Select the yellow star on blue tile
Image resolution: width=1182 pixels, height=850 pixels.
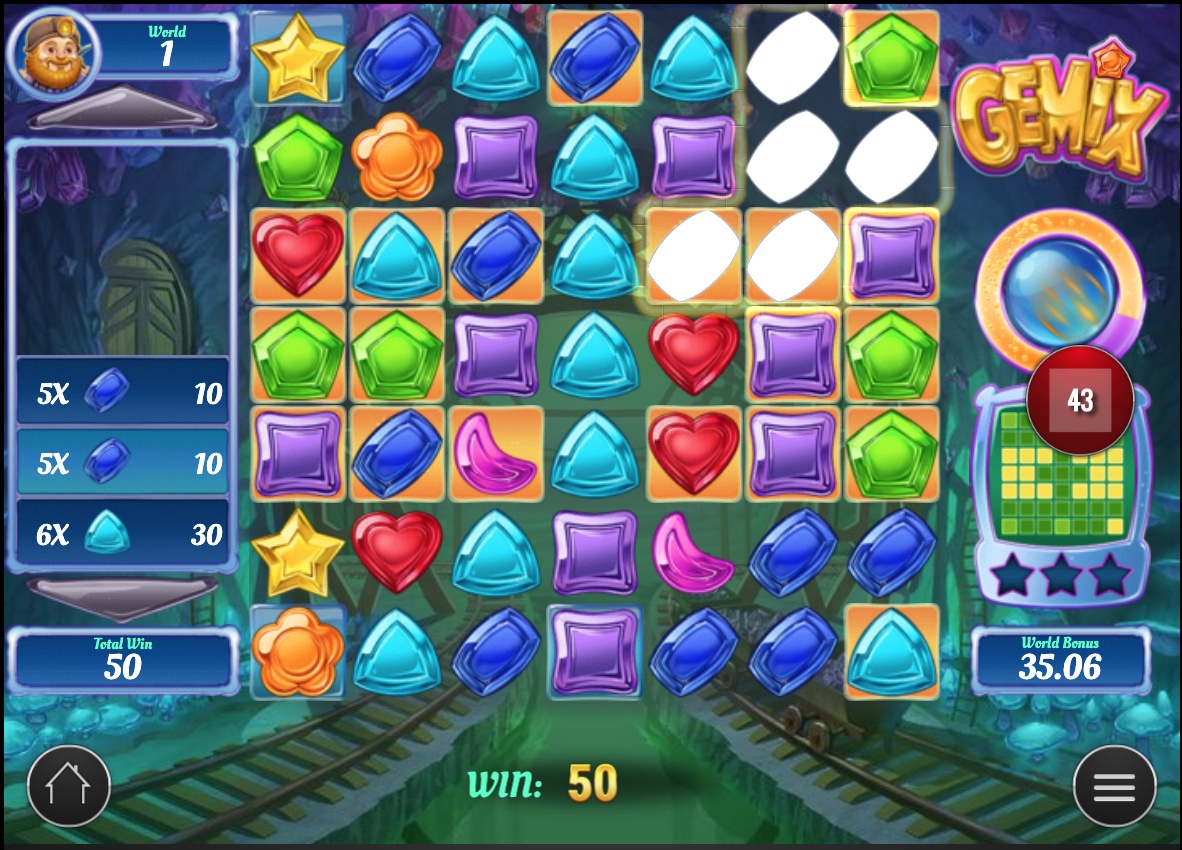(x=297, y=56)
